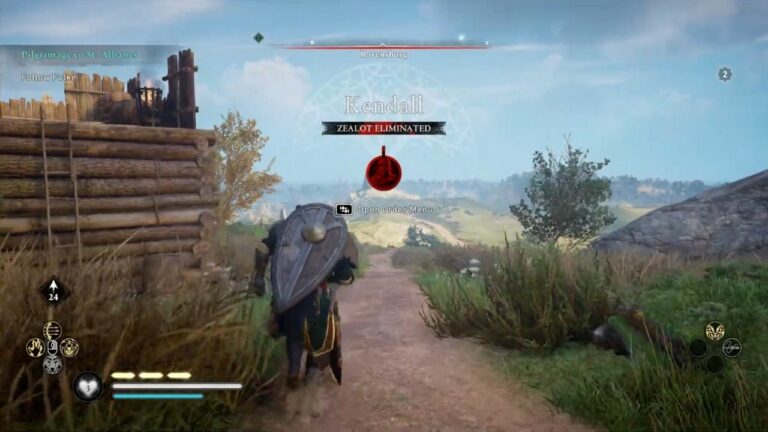Viewport: 768px width, 432px height.
Task: Click the round badge showing the number 2
Action: click(725, 74)
